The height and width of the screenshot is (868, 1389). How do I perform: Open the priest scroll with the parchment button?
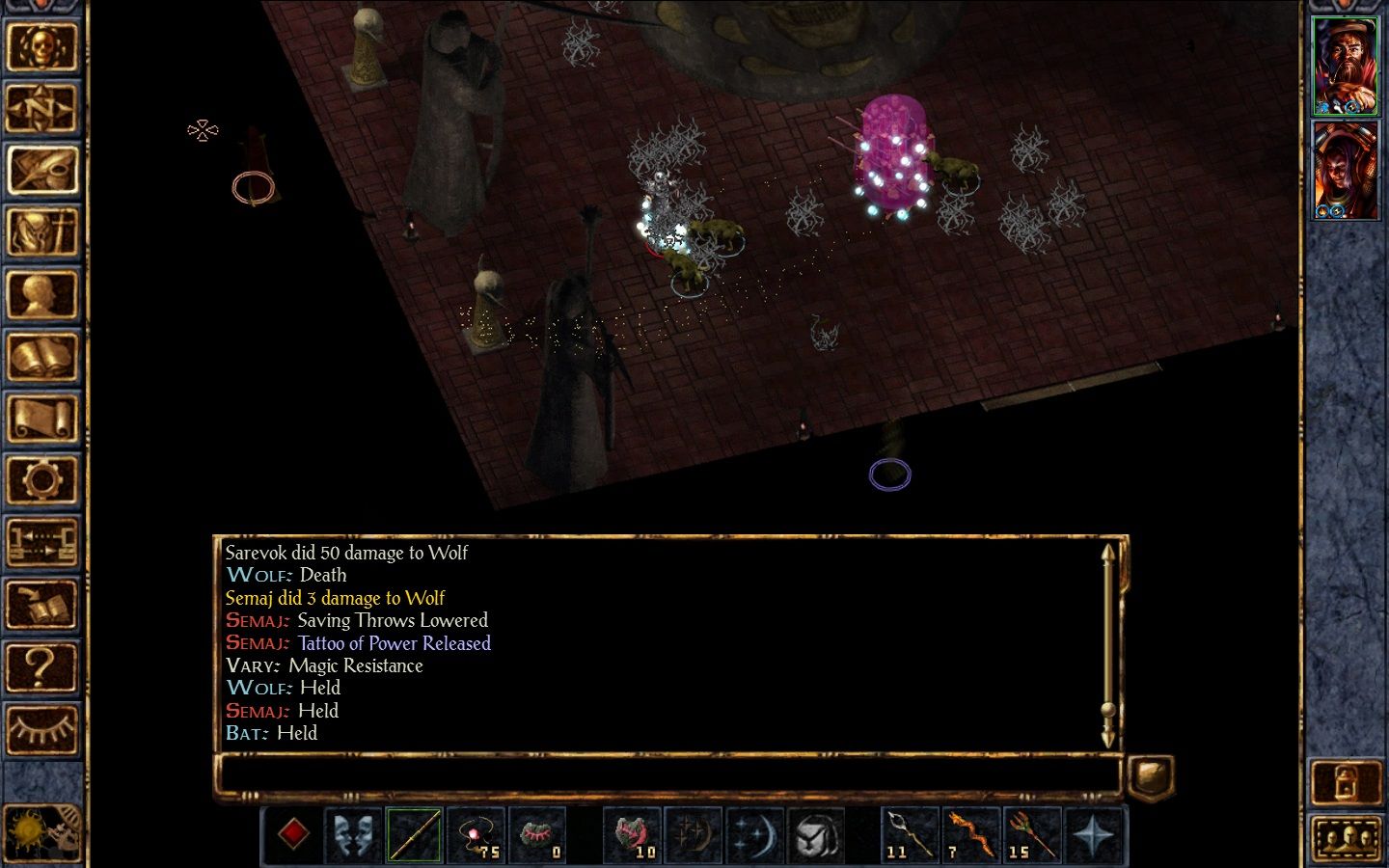(41, 419)
